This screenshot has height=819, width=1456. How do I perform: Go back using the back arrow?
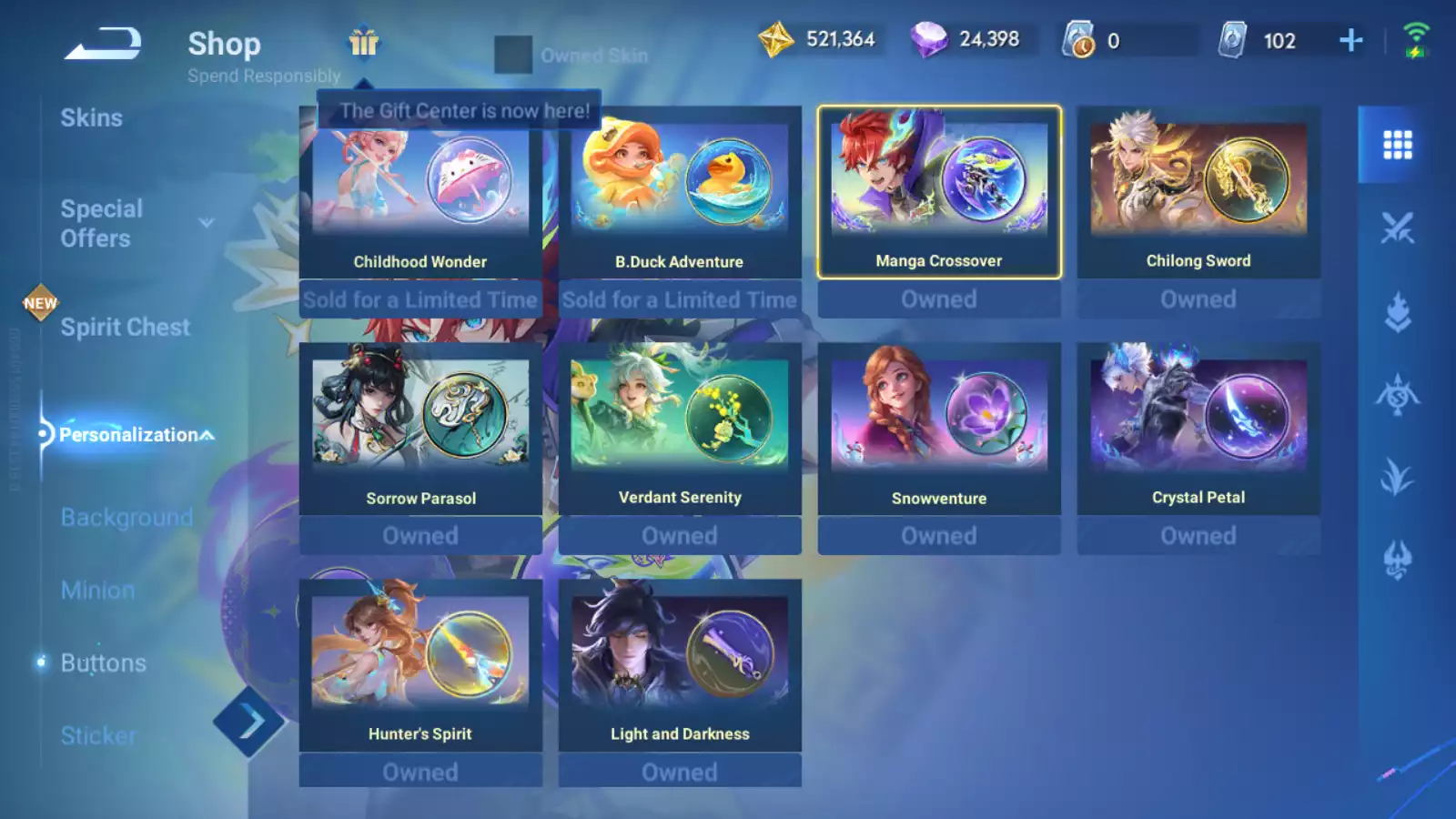(x=103, y=44)
